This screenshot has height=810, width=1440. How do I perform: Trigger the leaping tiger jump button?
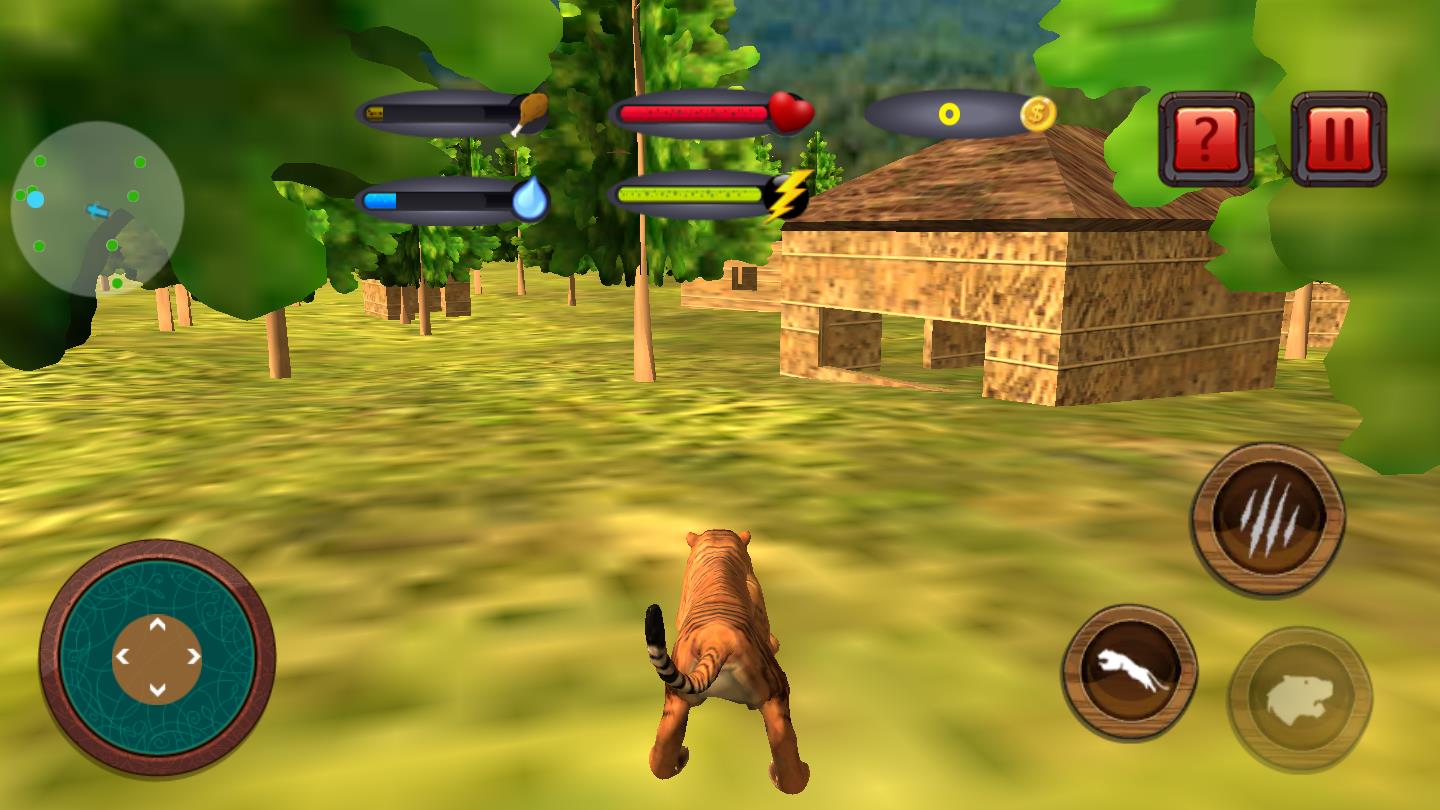(x=1129, y=672)
